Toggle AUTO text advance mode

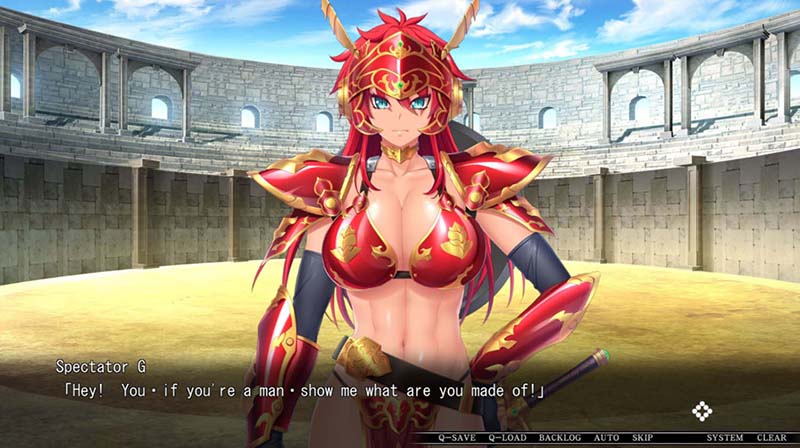click(x=607, y=438)
